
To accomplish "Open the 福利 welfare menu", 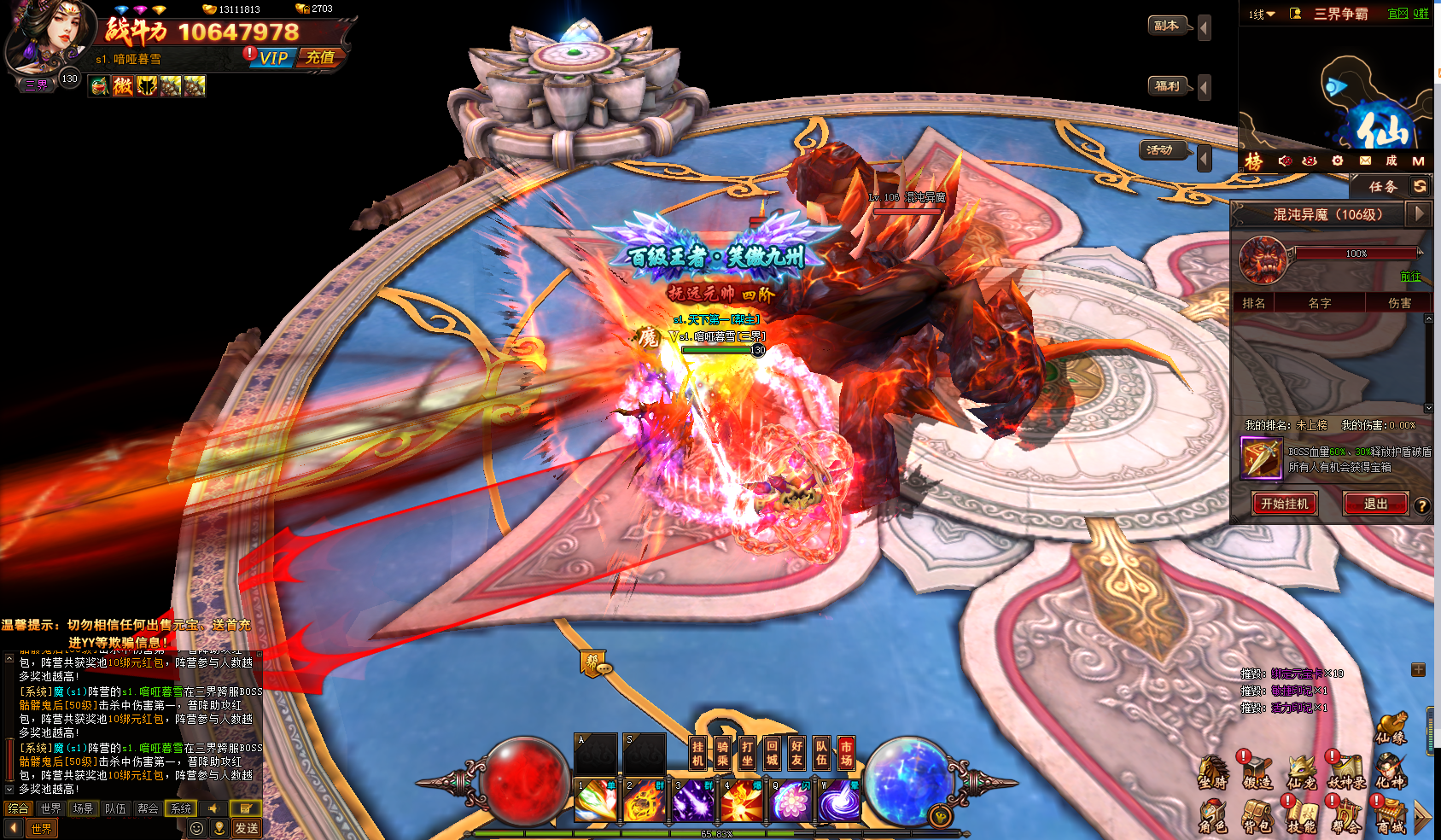I will point(1167,85).
